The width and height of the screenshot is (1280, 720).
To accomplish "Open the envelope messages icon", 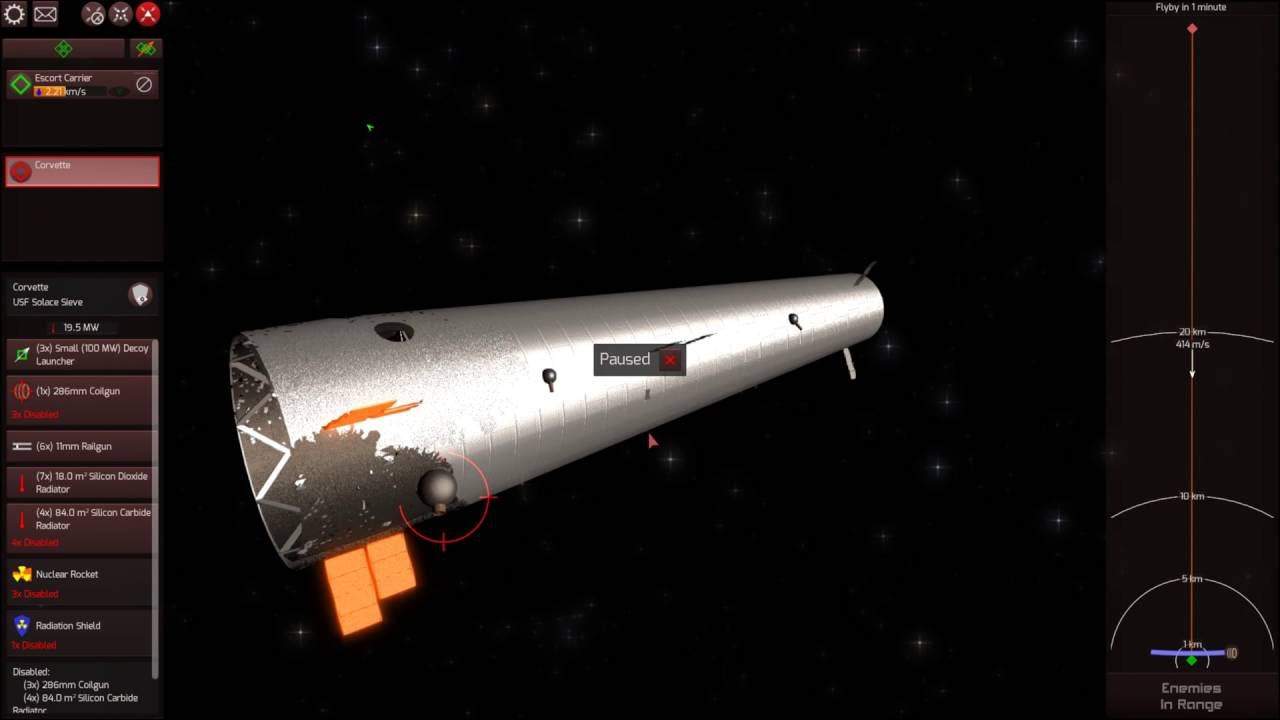I will (x=45, y=14).
